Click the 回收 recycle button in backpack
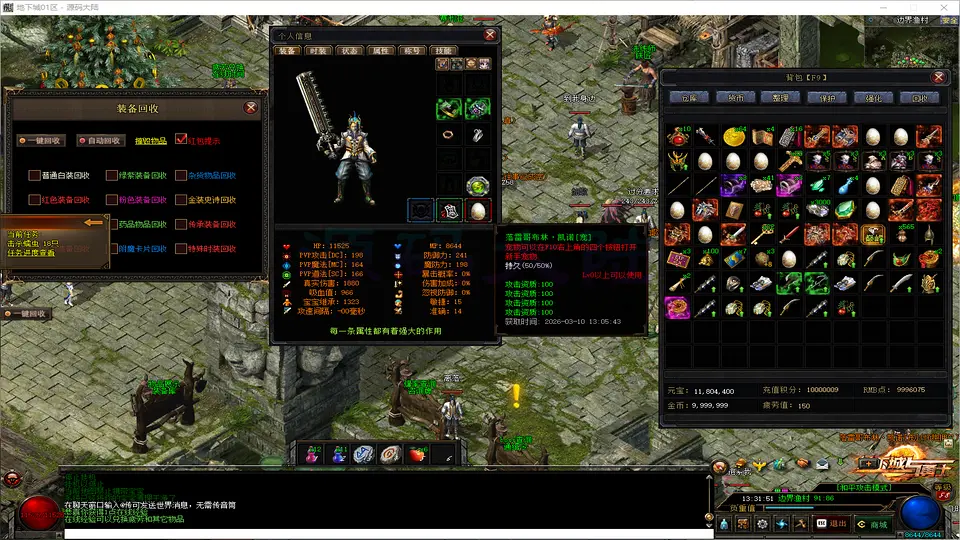The height and width of the screenshot is (540, 960). (x=919, y=98)
